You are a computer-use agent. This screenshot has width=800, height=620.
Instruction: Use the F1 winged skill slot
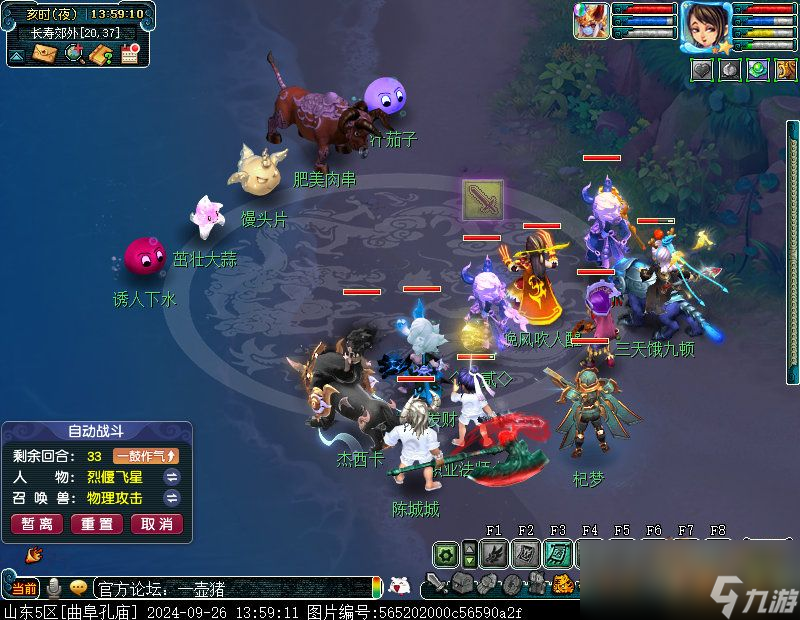pos(493,553)
